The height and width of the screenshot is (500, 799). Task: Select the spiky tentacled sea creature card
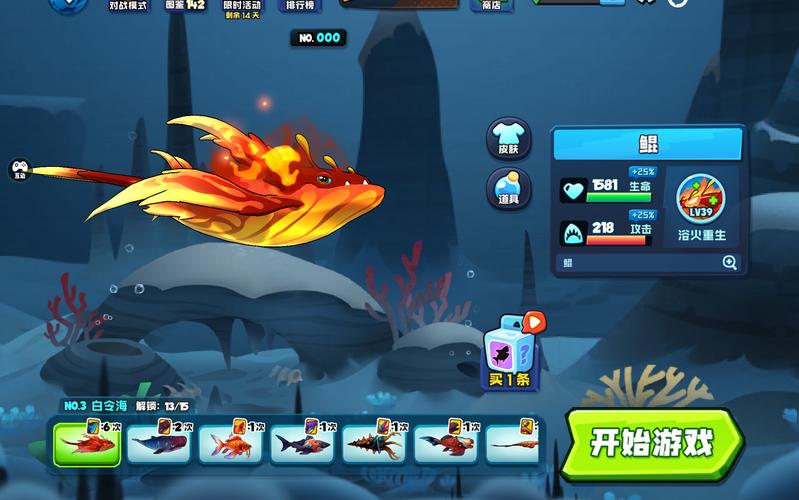click(375, 441)
